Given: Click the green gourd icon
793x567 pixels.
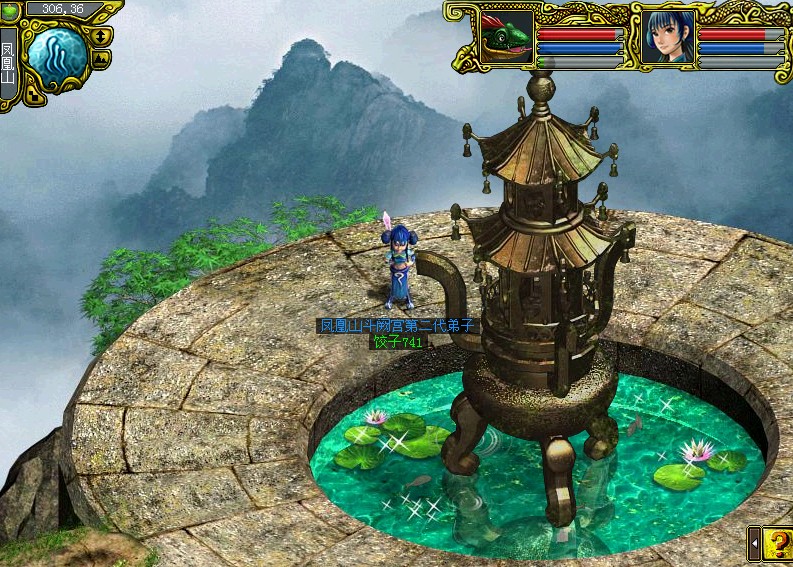Looking at the screenshot, I should coord(10,11).
